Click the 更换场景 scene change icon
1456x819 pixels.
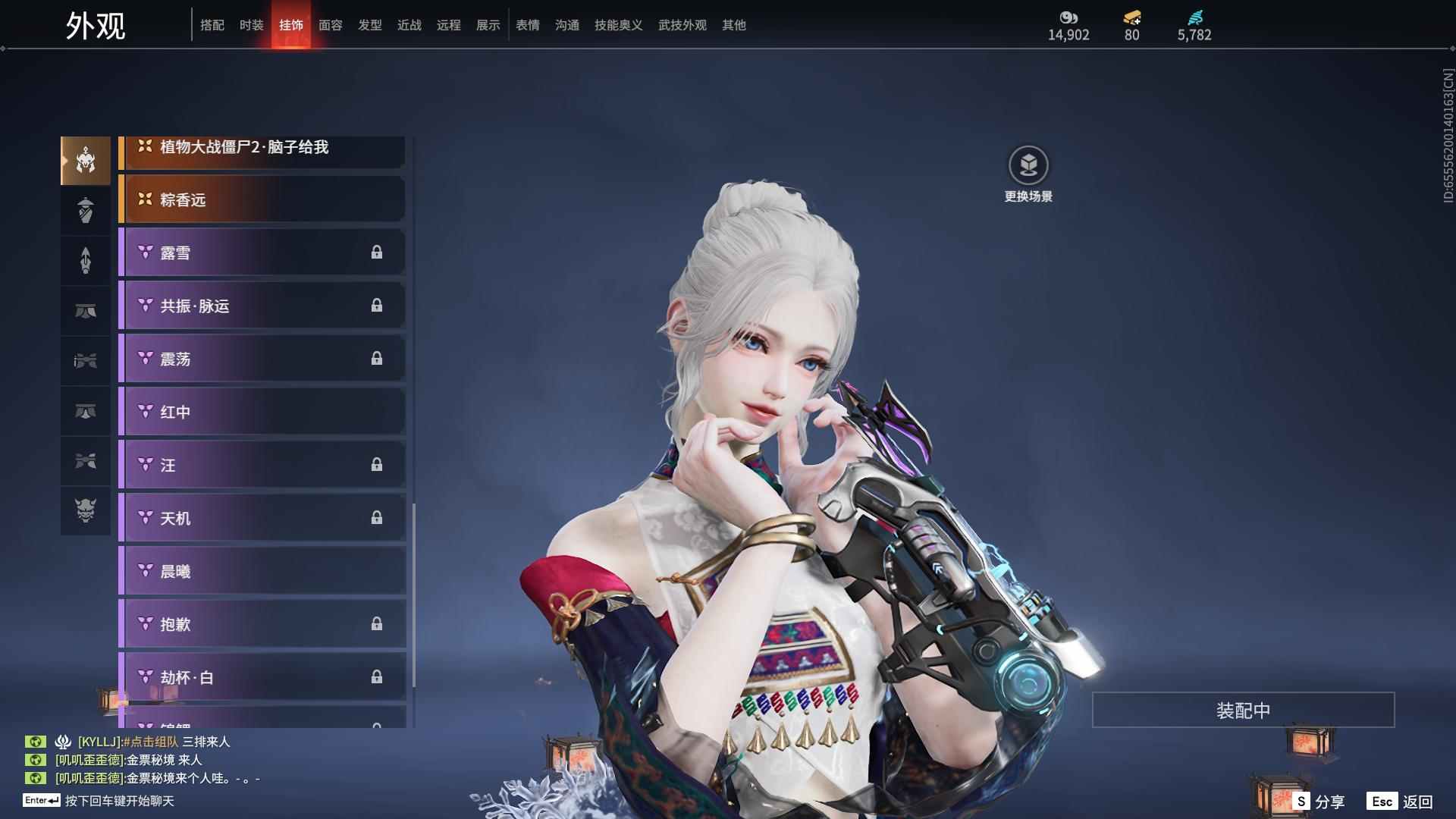click(1028, 165)
